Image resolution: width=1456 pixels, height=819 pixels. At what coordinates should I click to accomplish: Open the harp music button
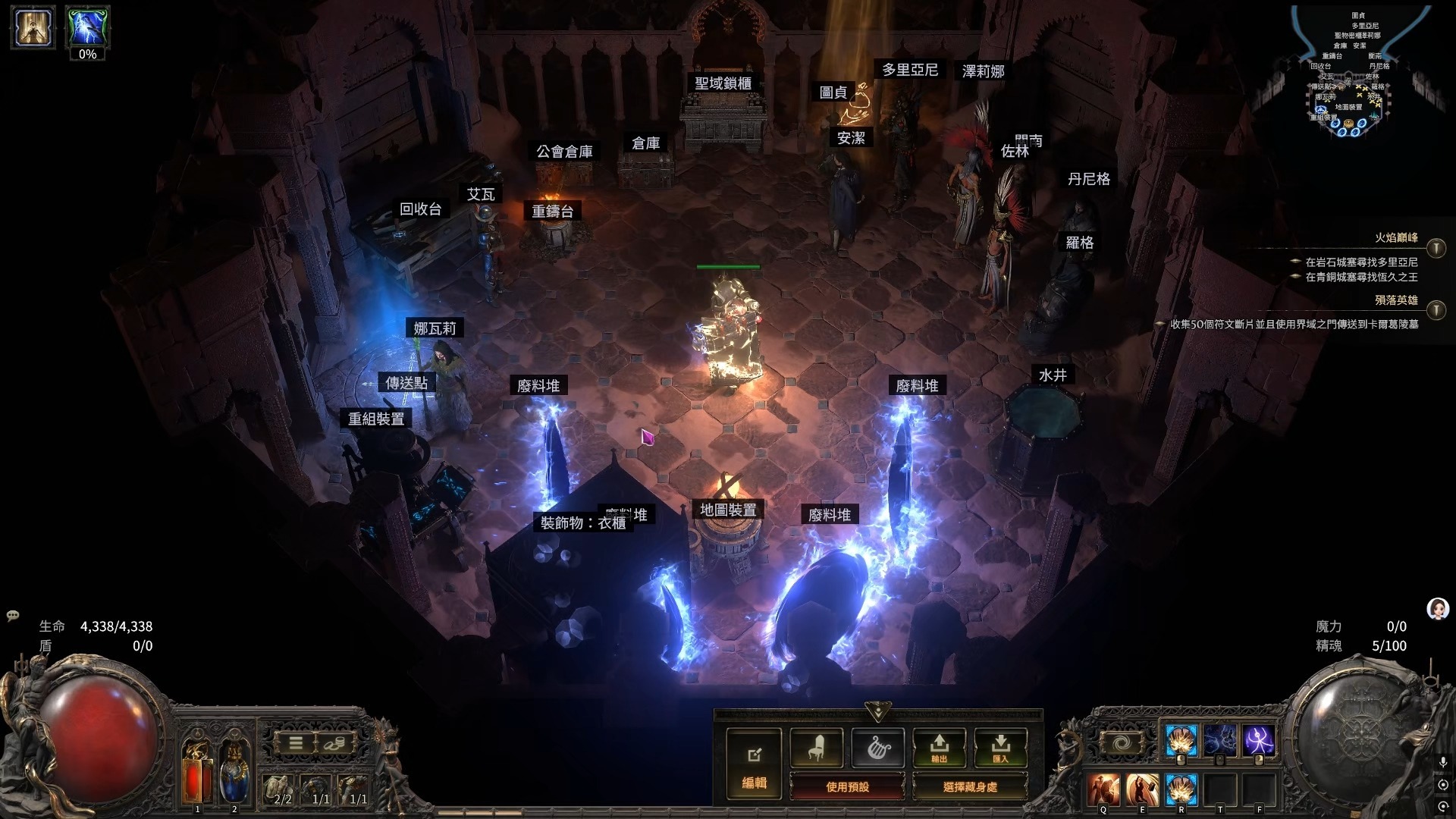tap(877, 748)
